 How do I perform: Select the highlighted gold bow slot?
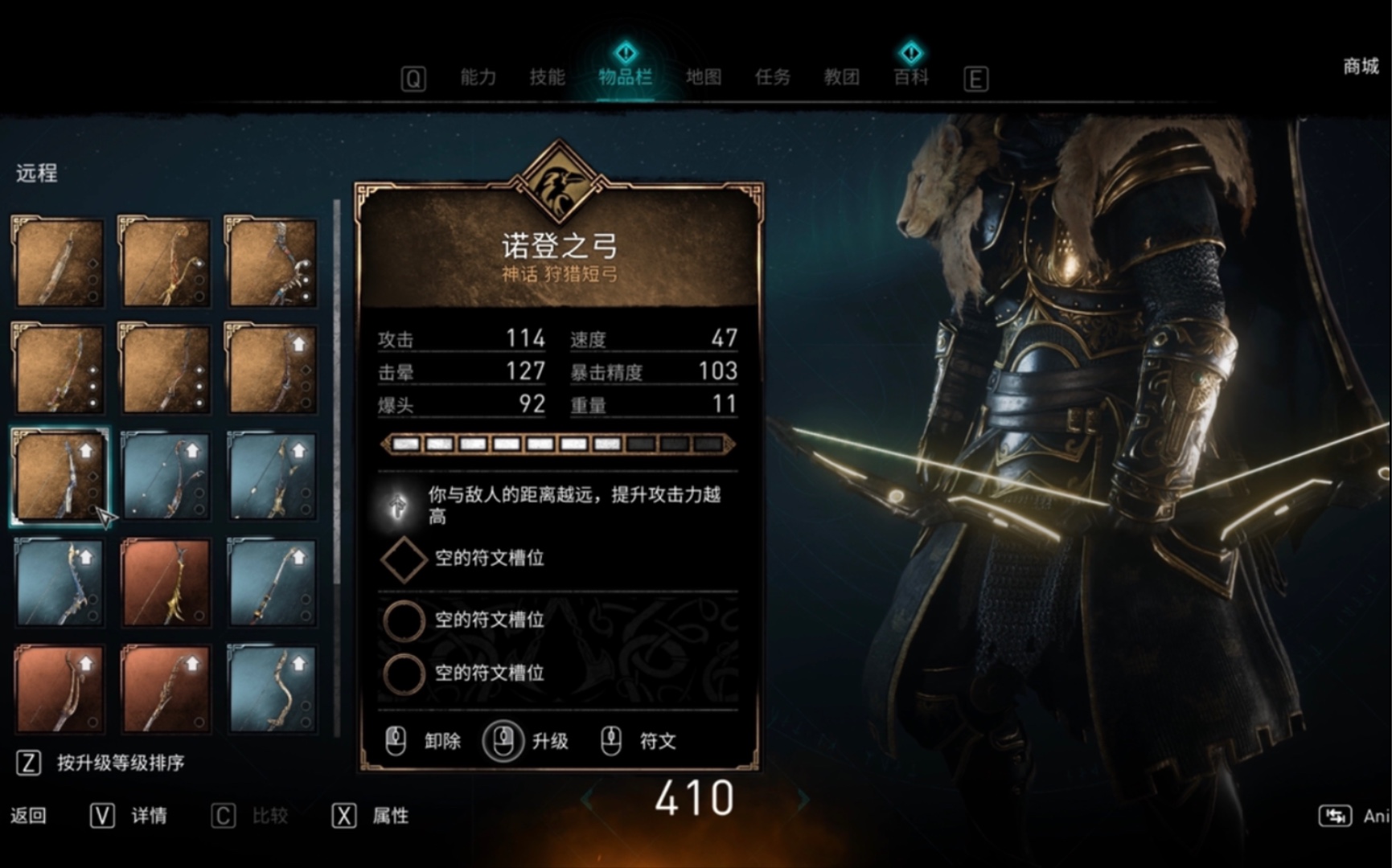click(x=60, y=476)
